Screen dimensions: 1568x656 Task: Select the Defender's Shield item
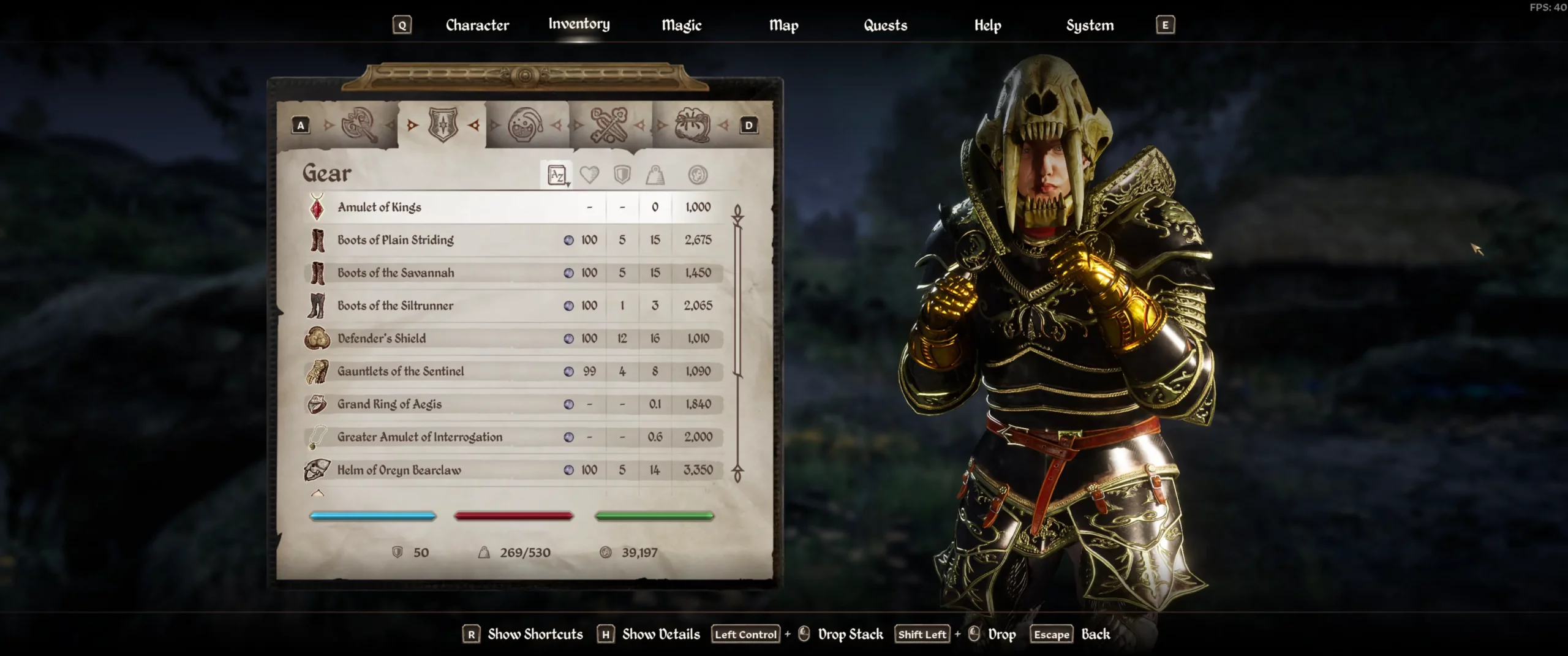click(382, 338)
